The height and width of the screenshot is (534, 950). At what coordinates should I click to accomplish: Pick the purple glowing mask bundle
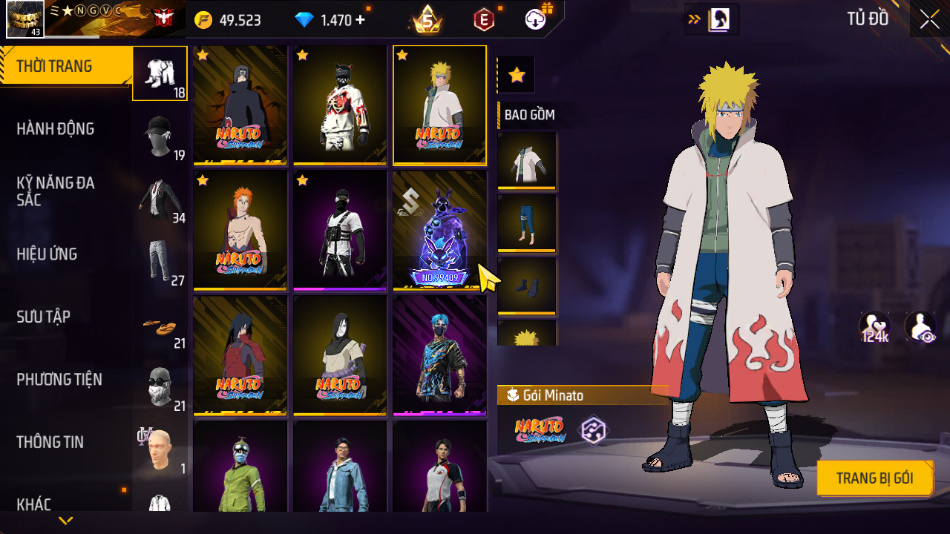click(x=439, y=230)
